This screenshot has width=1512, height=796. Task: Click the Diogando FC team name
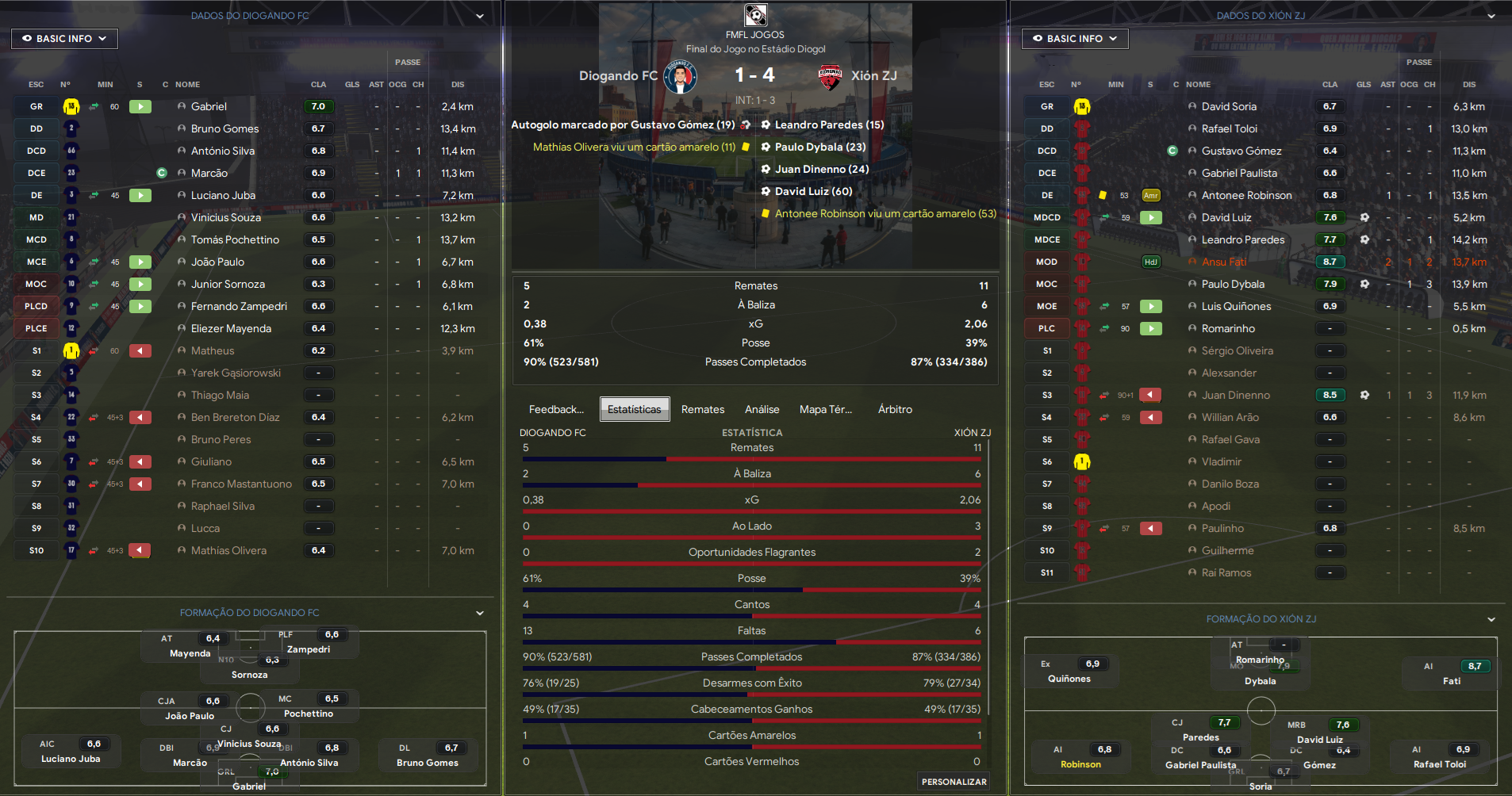pos(618,75)
